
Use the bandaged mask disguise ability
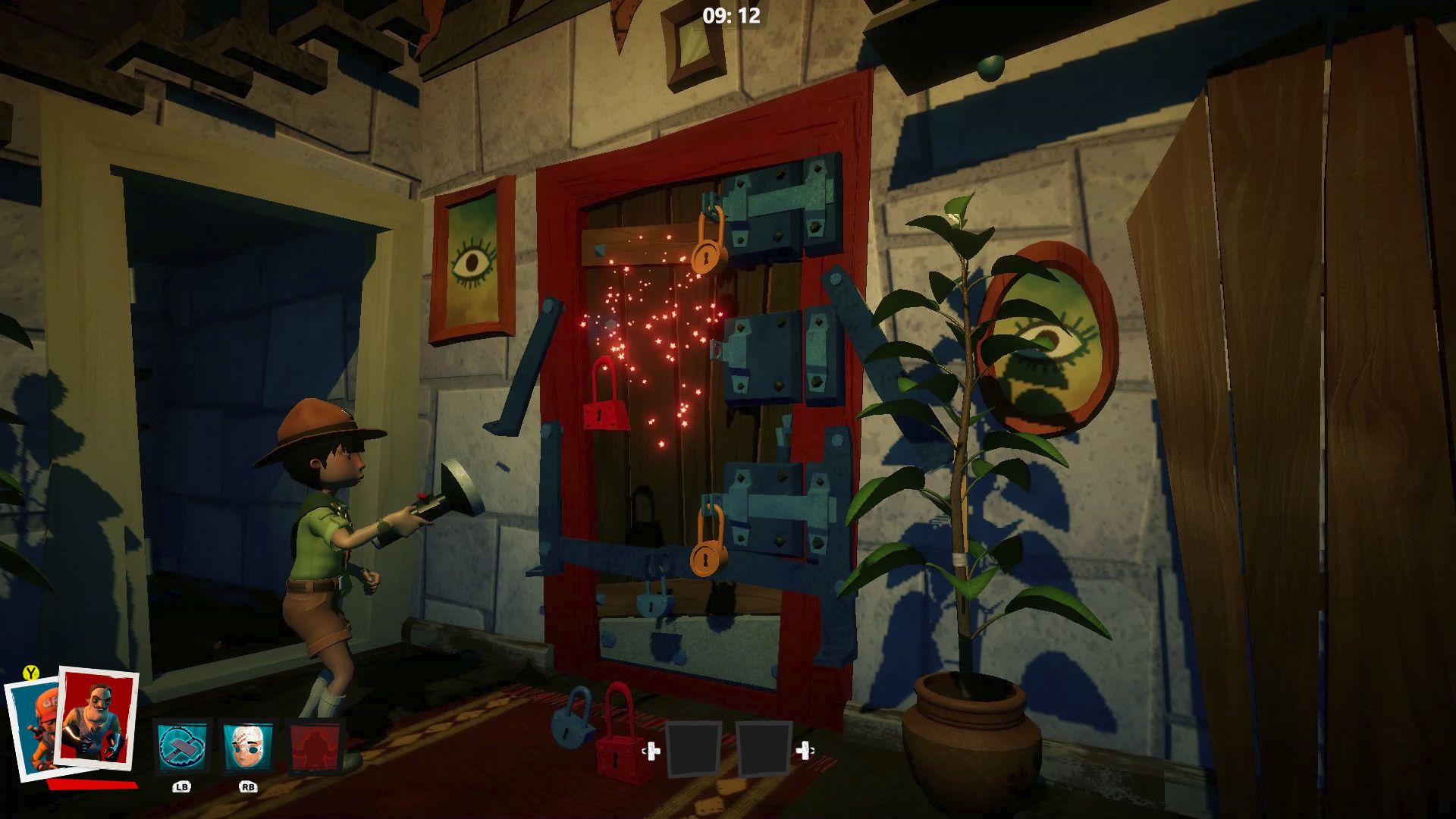coord(247,746)
